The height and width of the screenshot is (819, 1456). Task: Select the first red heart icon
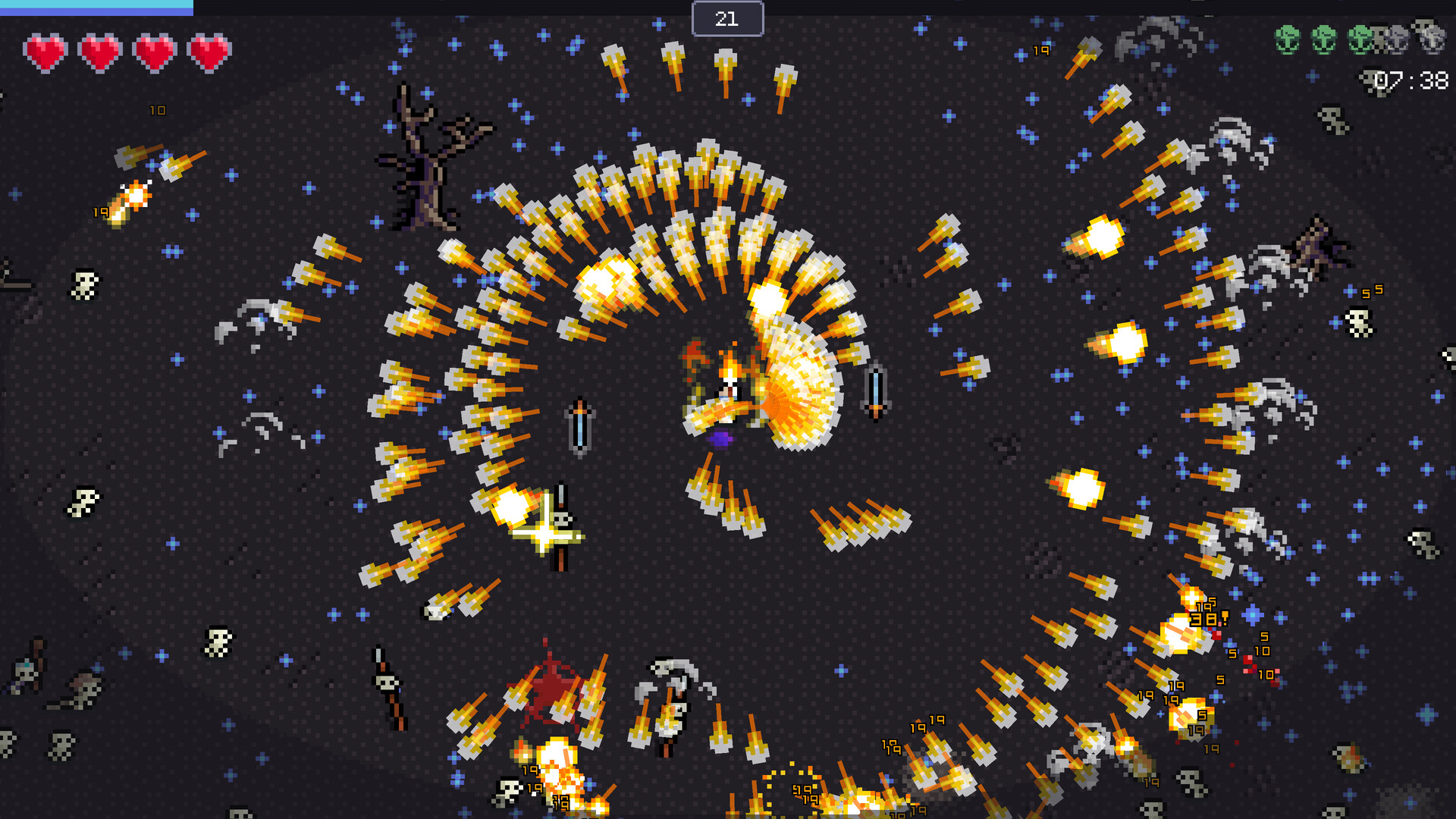pos(44,53)
